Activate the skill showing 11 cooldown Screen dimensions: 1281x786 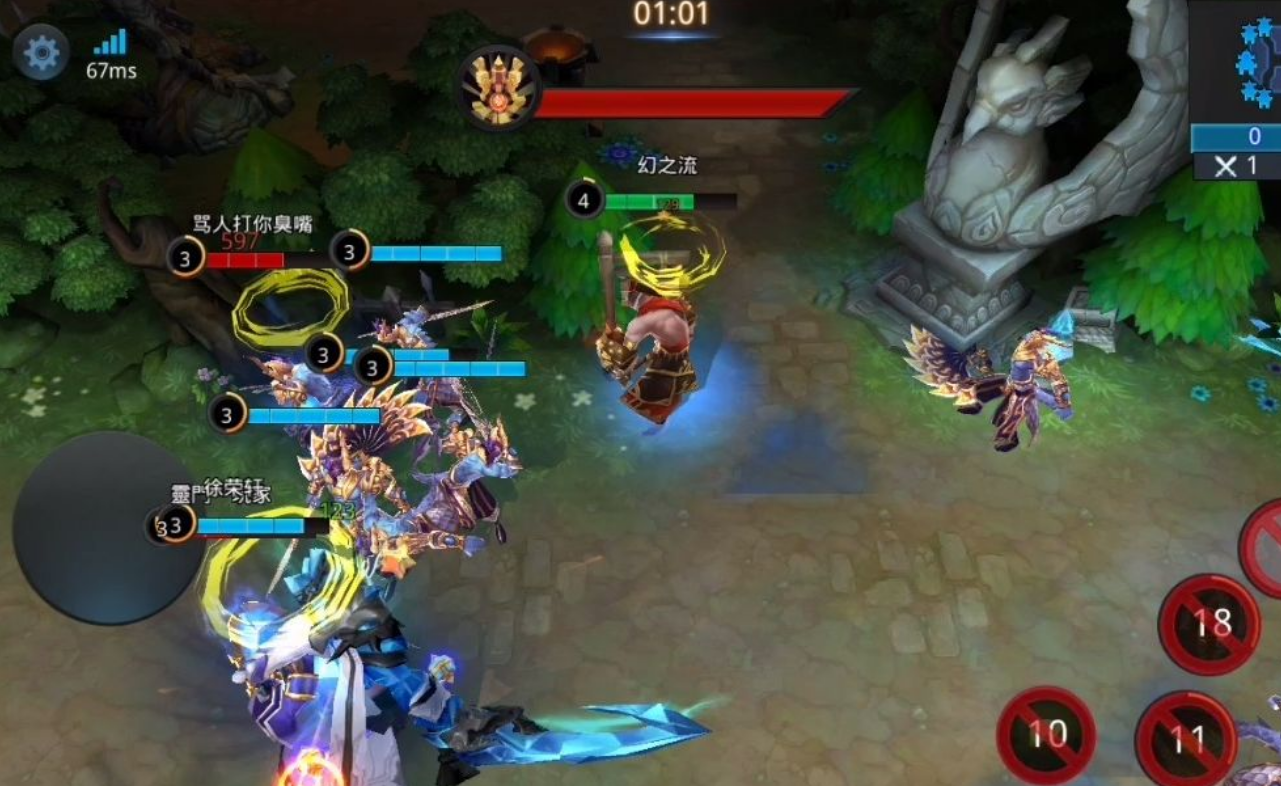pyautogui.click(x=1186, y=740)
